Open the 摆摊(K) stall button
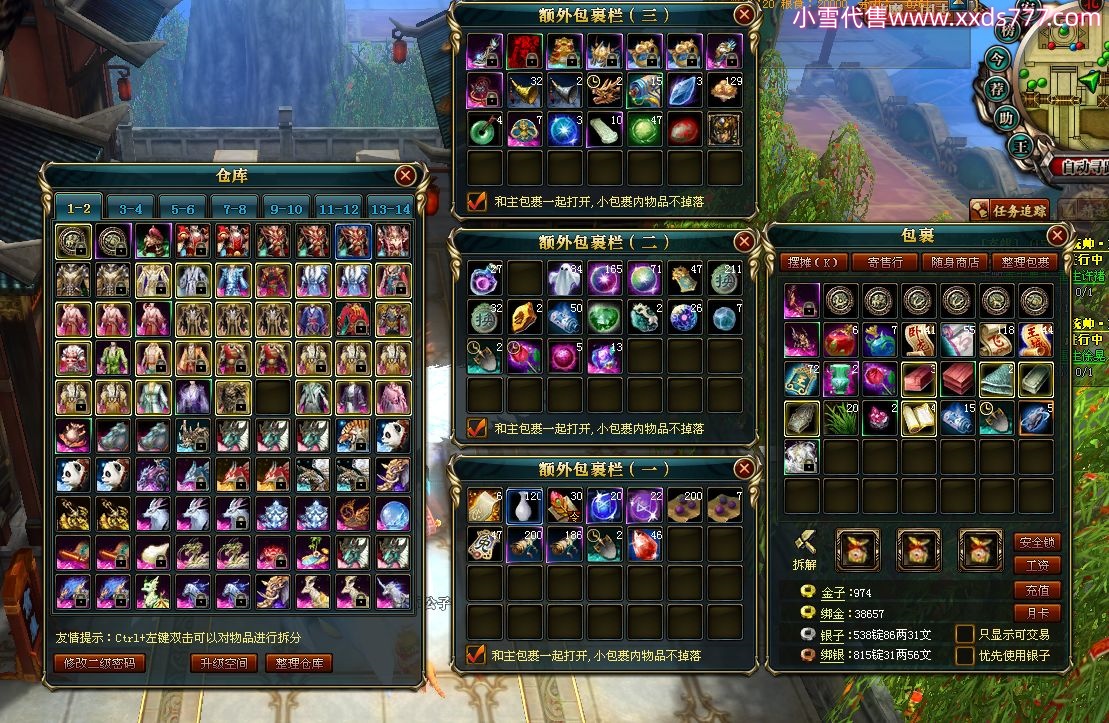Viewport: 1109px width, 723px height. (x=814, y=262)
